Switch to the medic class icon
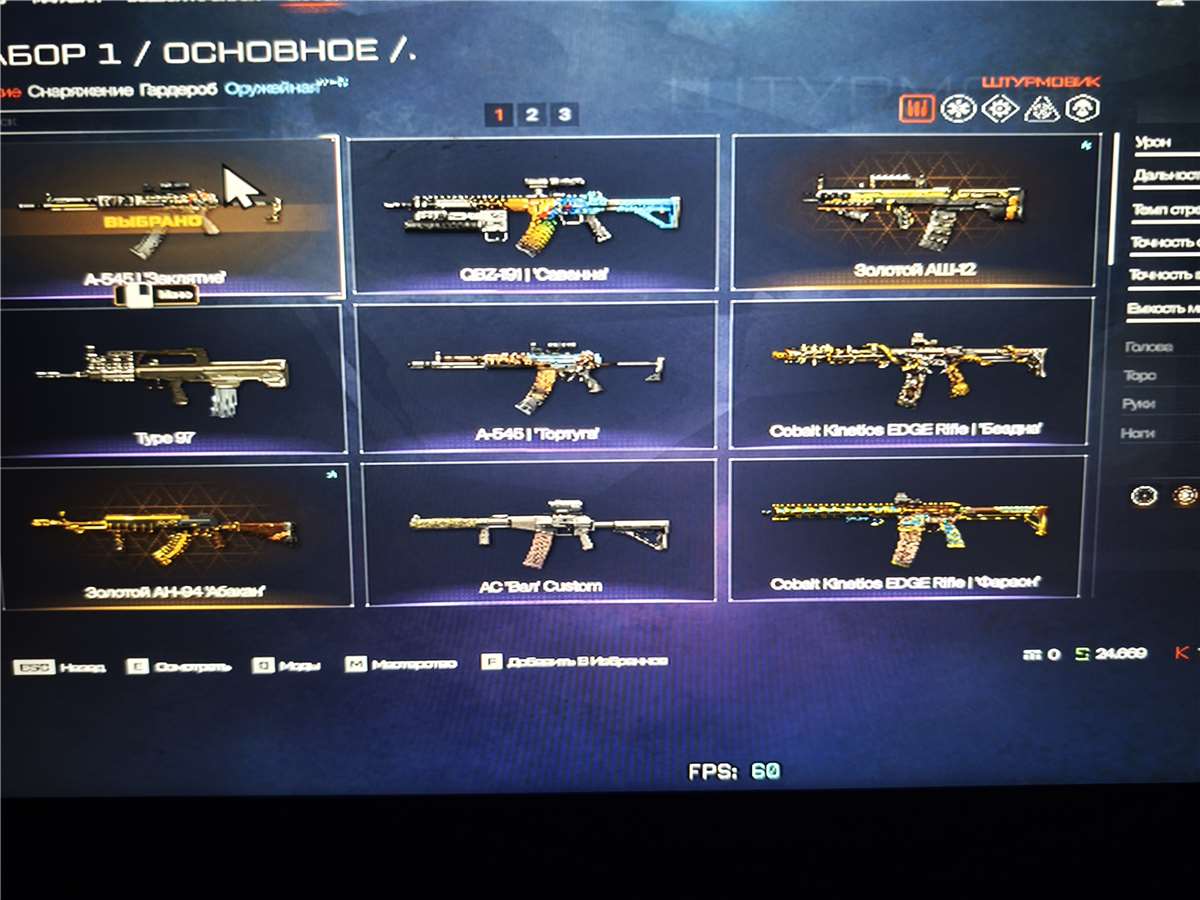The height and width of the screenshot is (900, 1200). click(x=958, y=109)
